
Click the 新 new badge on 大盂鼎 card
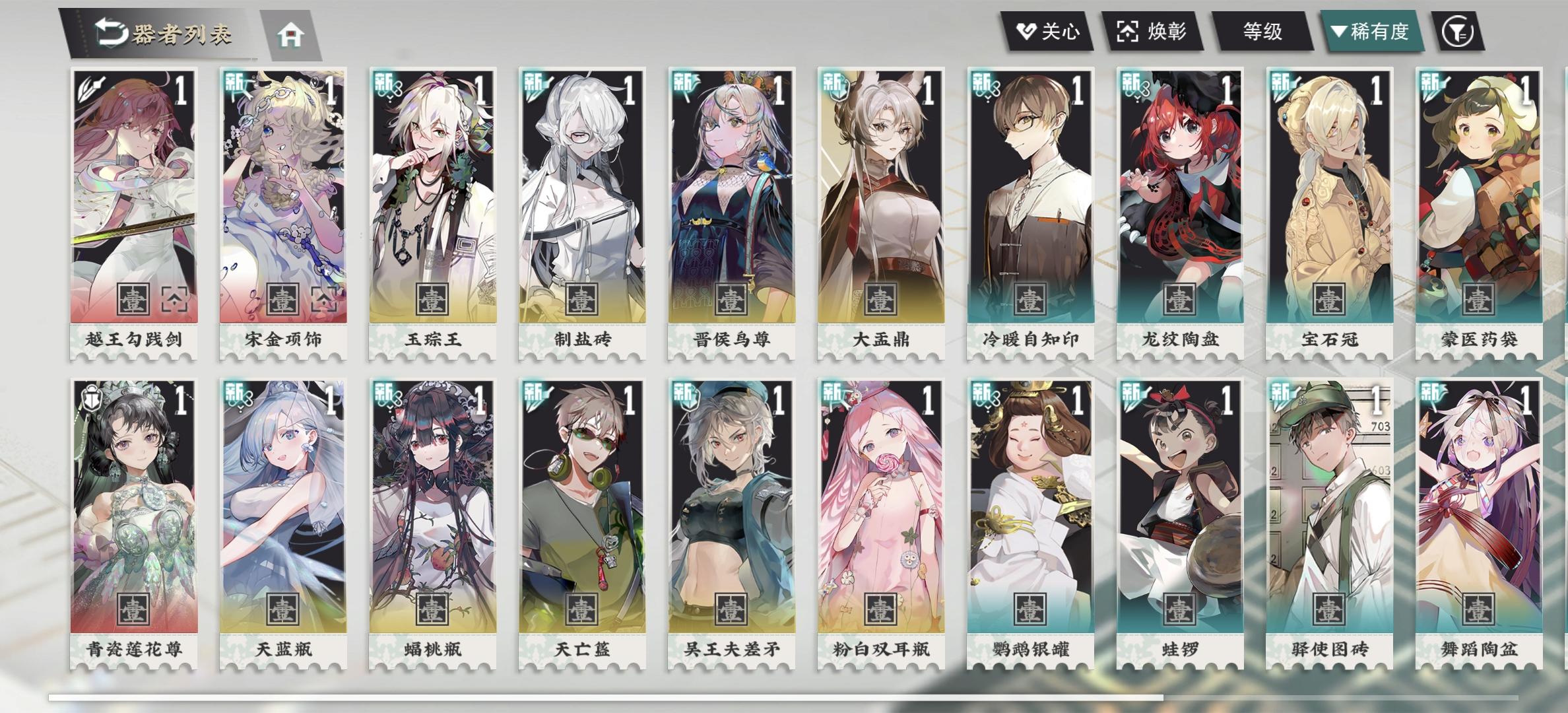pos(835,85)
